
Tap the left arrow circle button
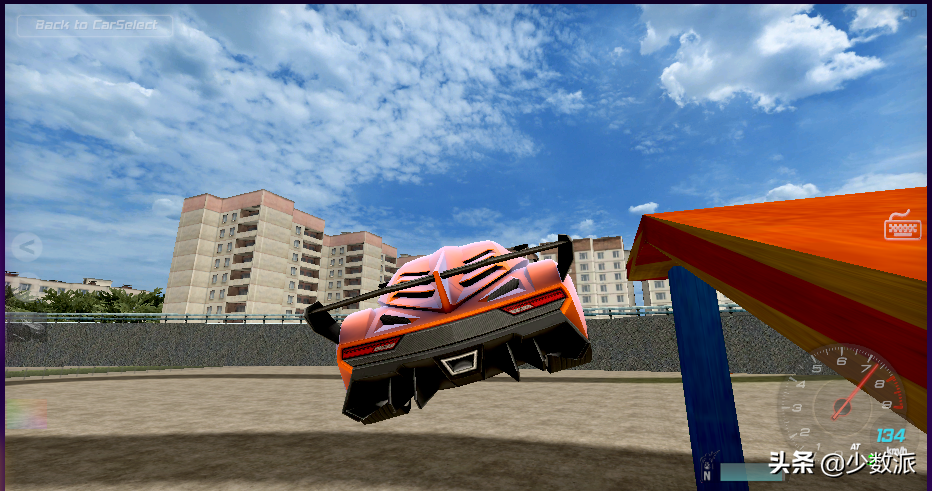click(x=26, y=246)
